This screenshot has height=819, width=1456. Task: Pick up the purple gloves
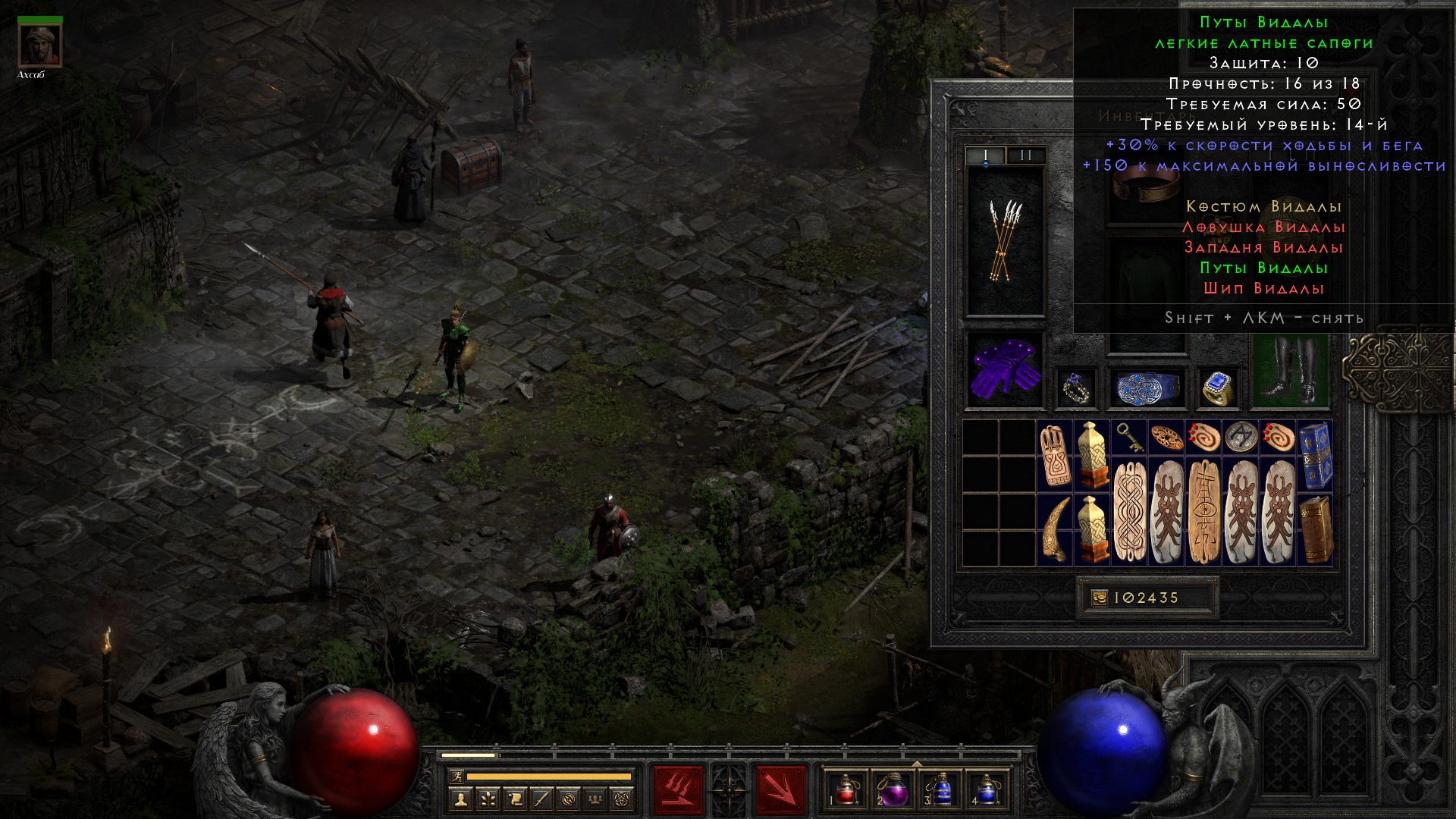coord(1006,370)
